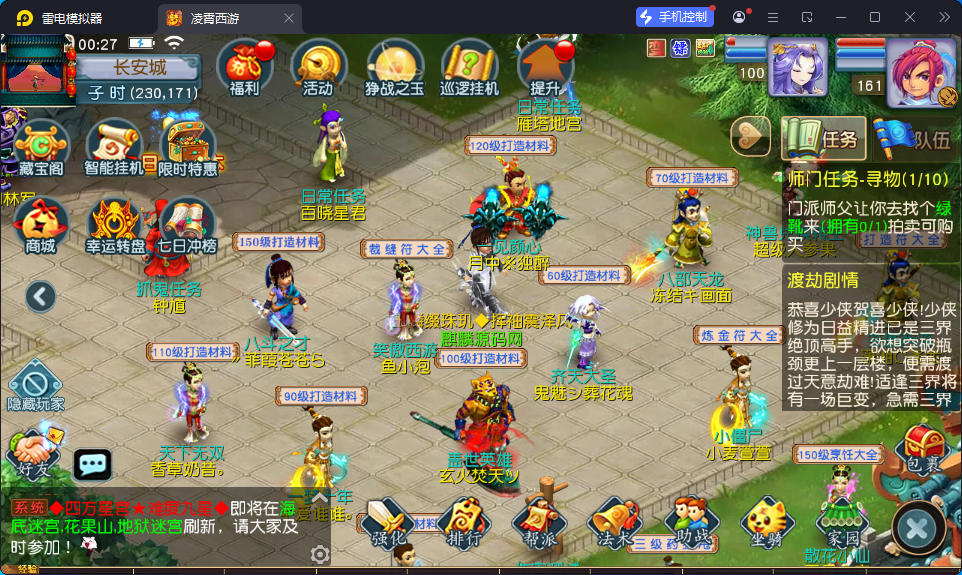
Task: Close the emulator window
Action: point(908,17)
